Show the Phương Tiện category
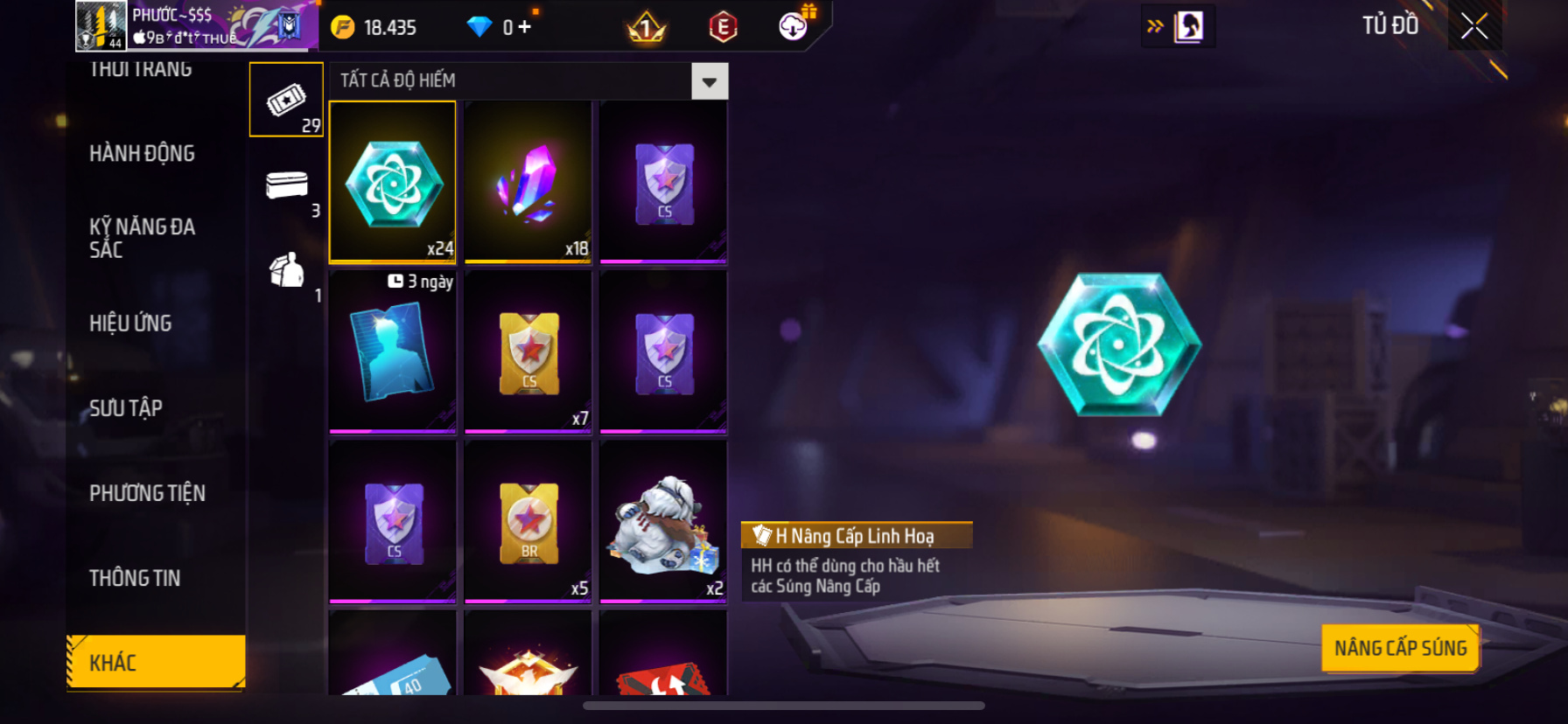This screenshot has height=724, width=1568. pos(147,493)
